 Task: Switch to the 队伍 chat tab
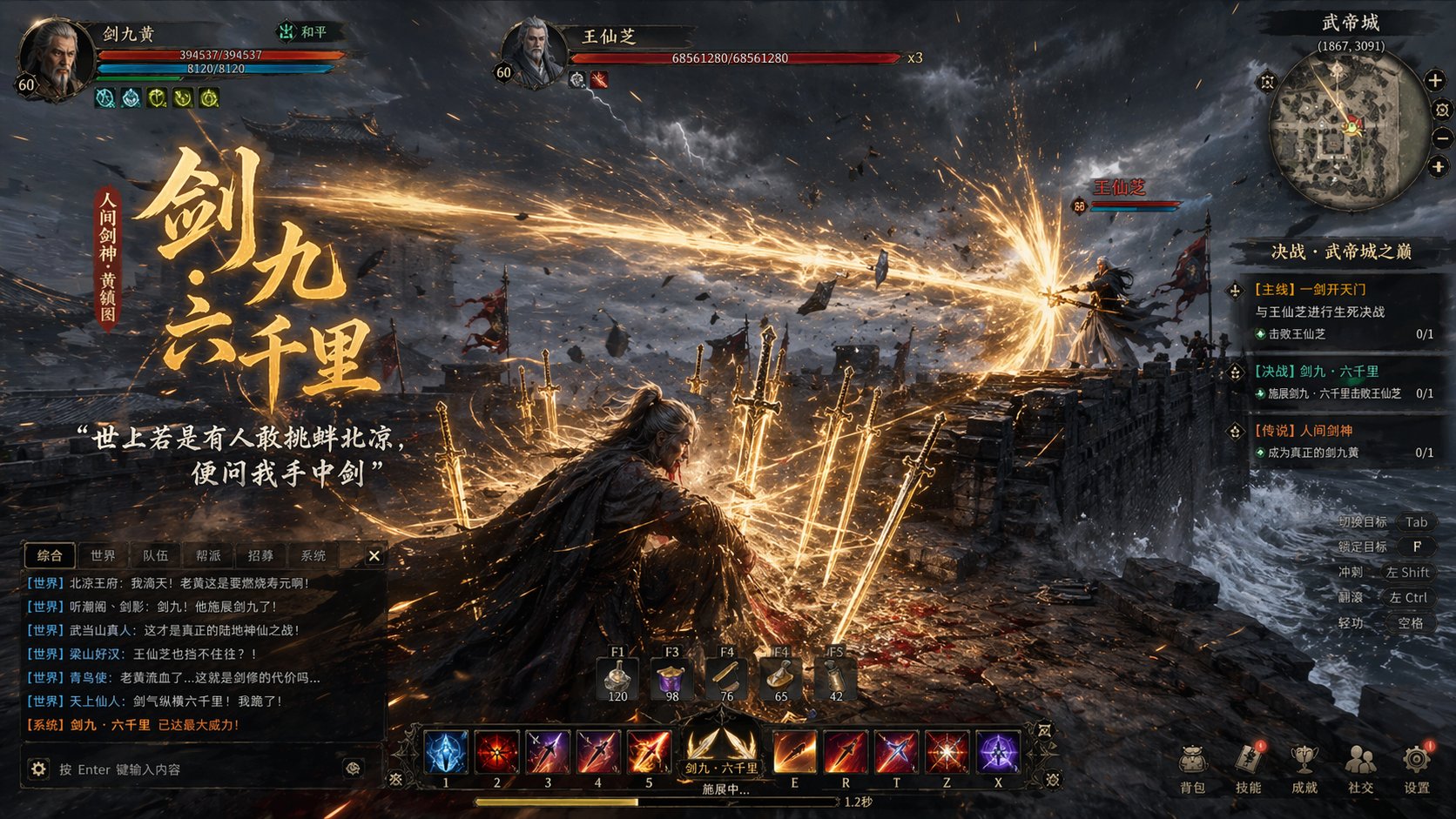click(156, 555)
